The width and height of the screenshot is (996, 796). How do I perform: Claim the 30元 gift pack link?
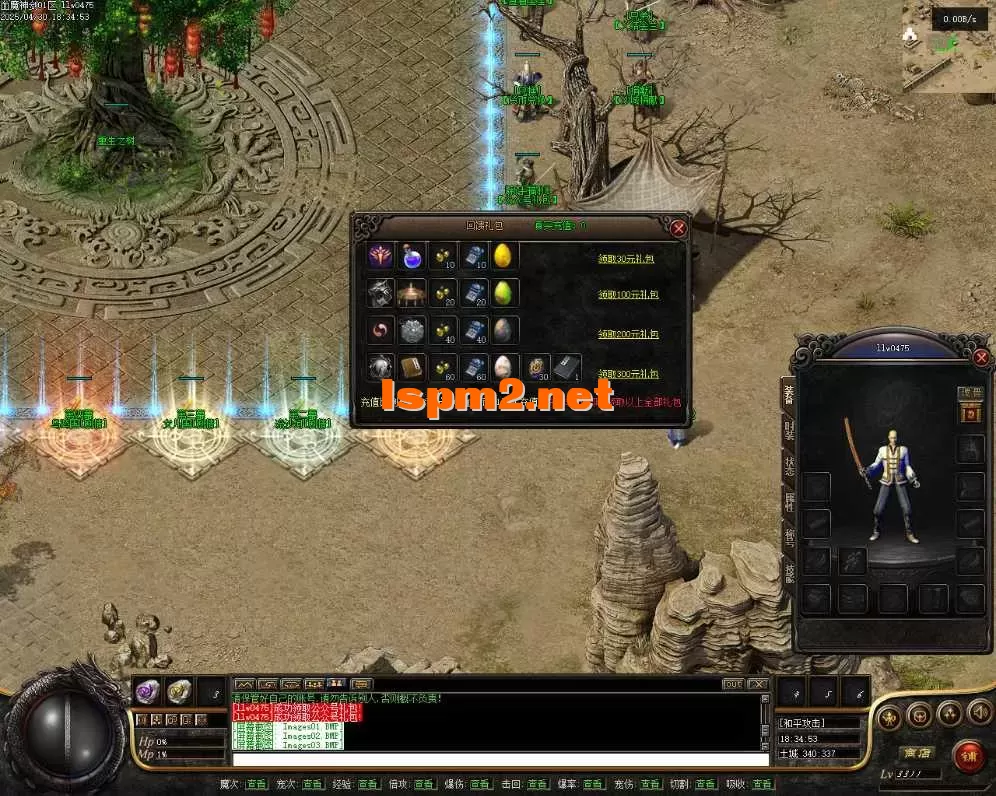coord(630,256)
